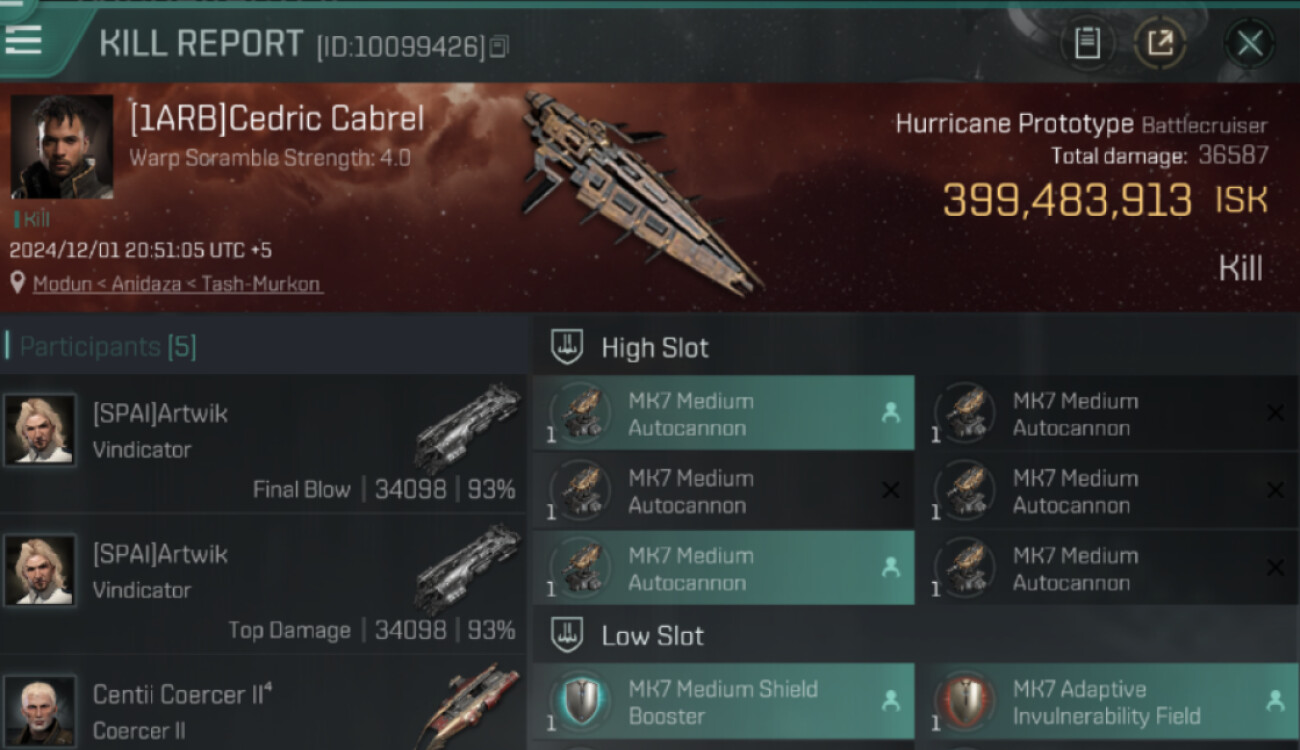Select Artwik's Top Damage entry
Viewport: 1300px width, 750px height.
pyautogui.click(x=262, y=584)
